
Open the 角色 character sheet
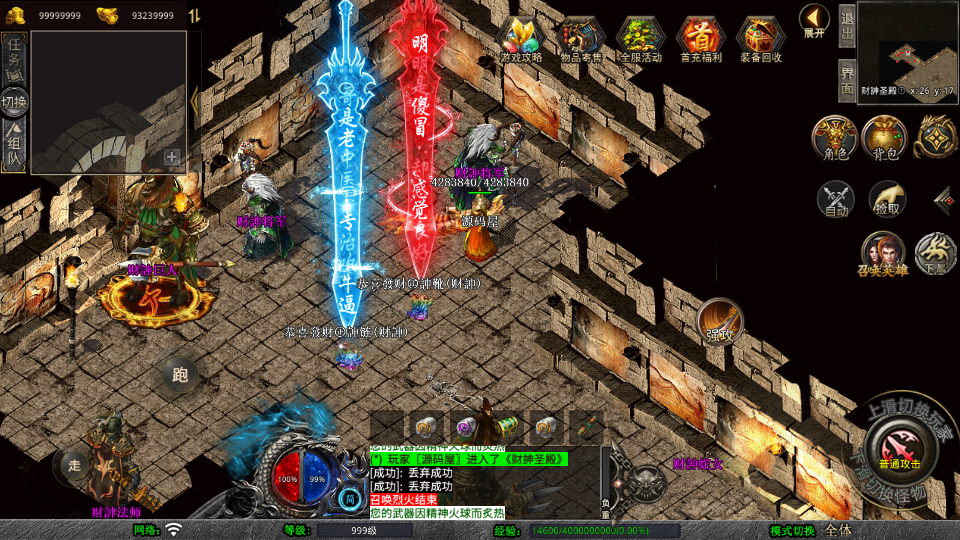[834, 137]
